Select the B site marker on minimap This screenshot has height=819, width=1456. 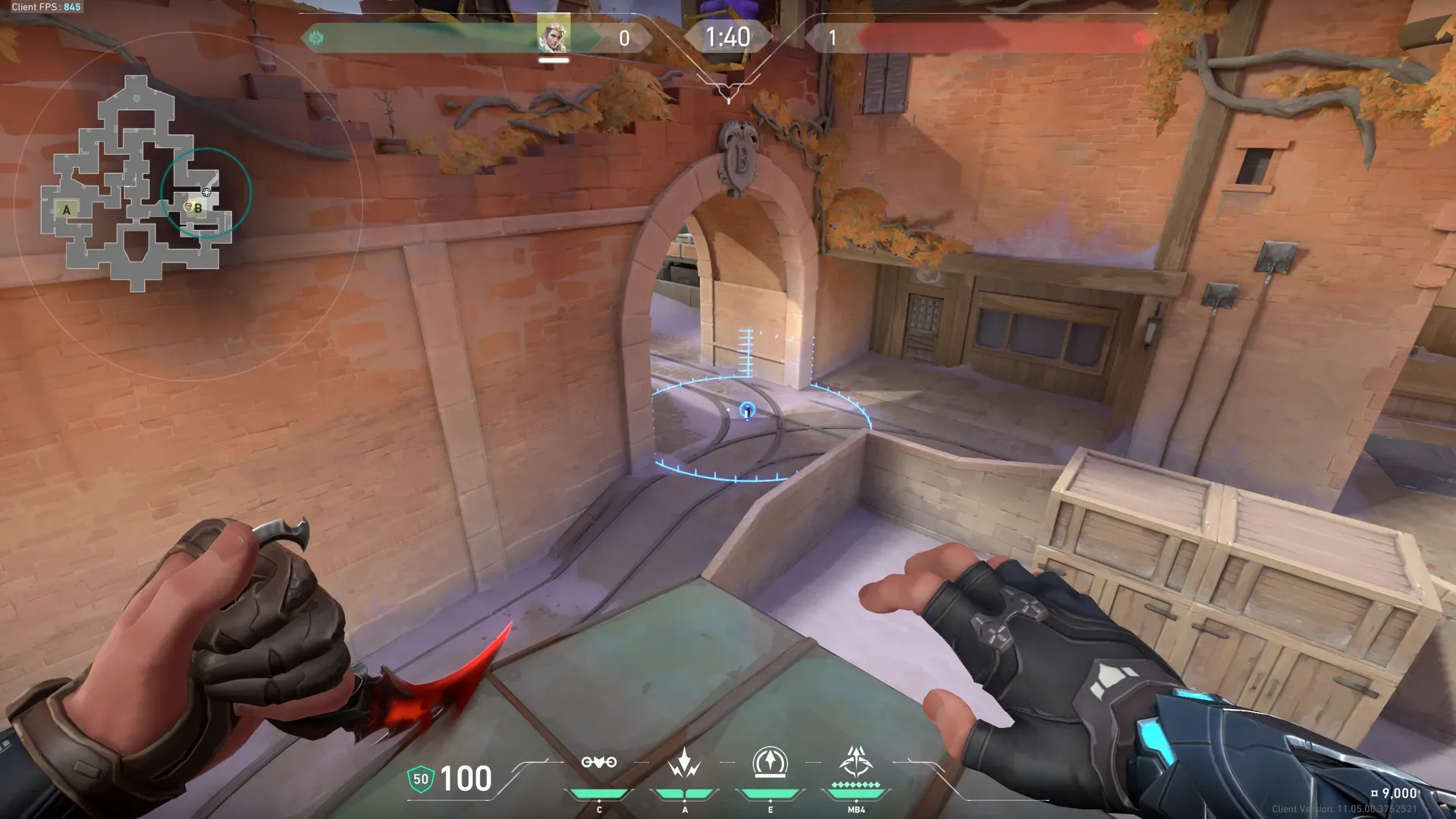(199, 208)
